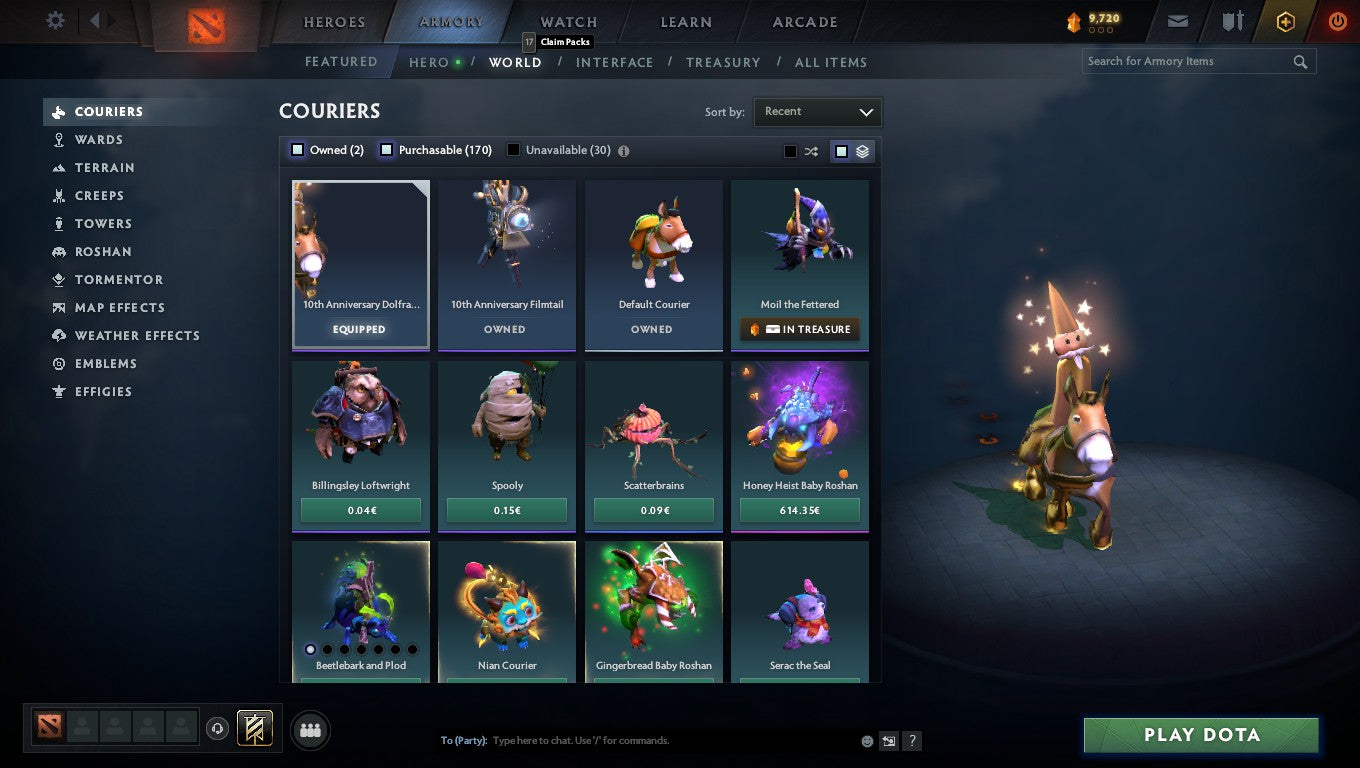
Task: Open the Dota 2 inbox mail icon
Action: 1177,20
